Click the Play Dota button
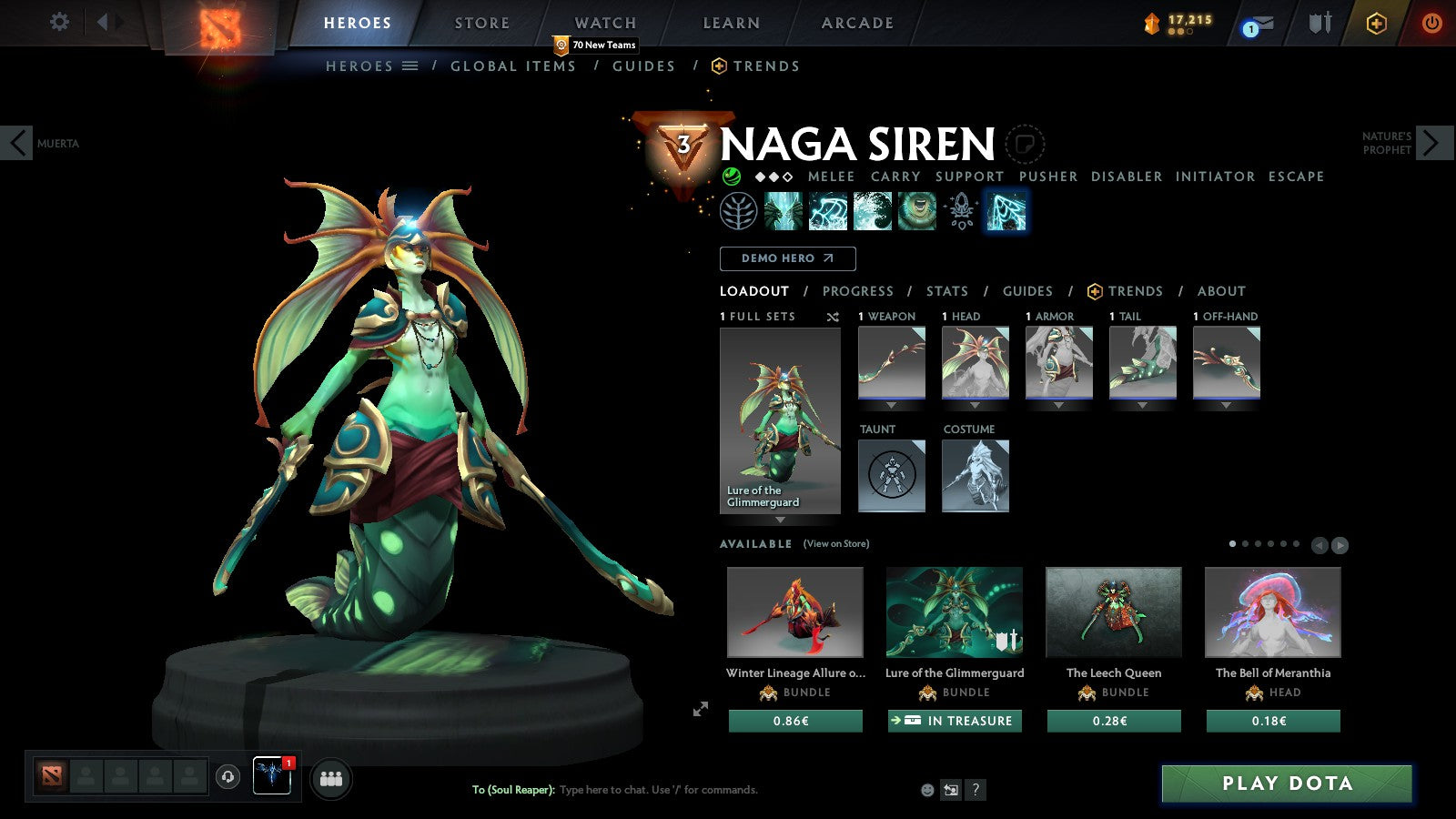Image resolution: width=1456 pixels, height=819 pixels. pyautogui.click(x=1287, y=784)
